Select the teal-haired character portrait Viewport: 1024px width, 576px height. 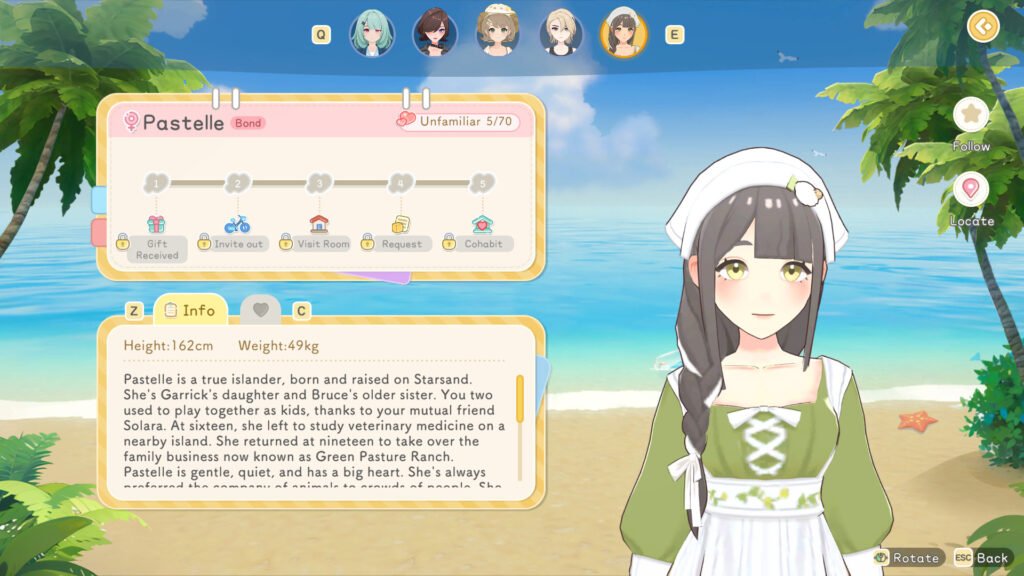click(x=372, y=34)
